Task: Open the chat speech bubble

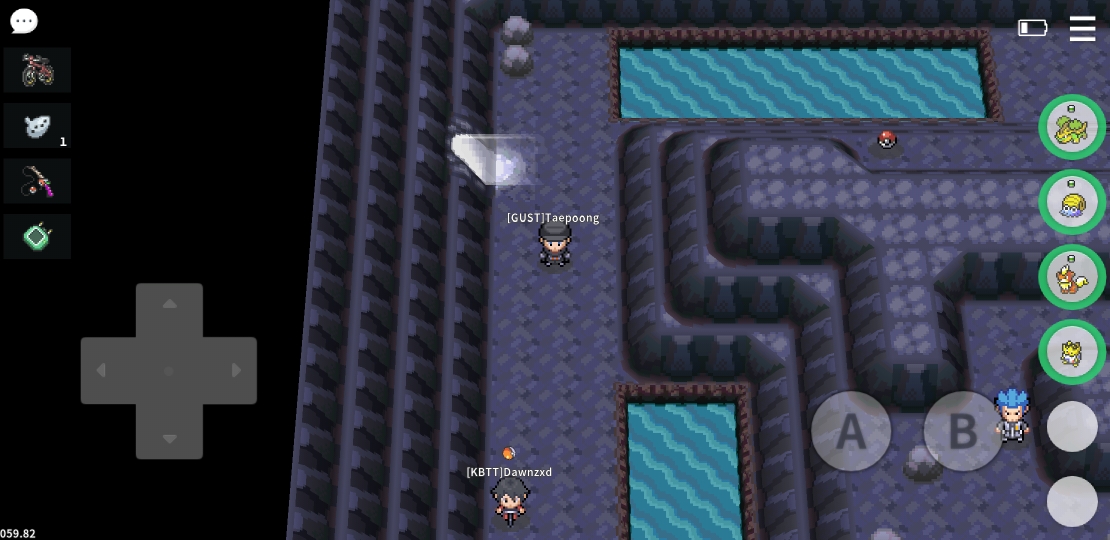Action: pos(23,21)
